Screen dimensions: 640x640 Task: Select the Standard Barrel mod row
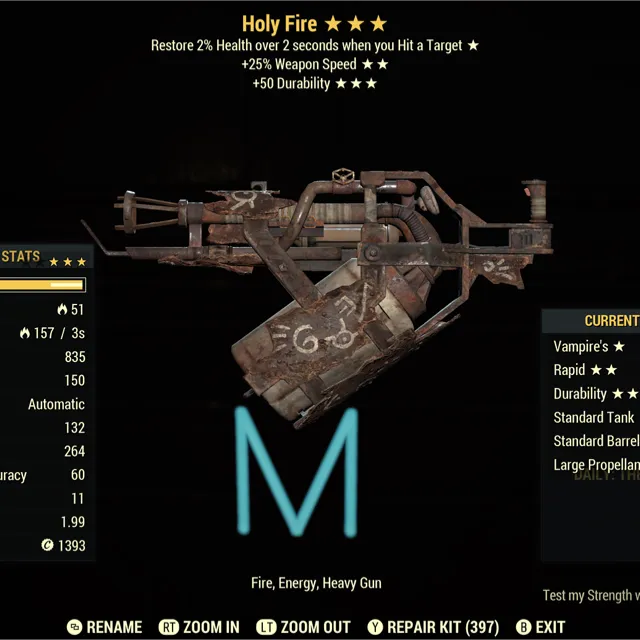coord(596,441)
